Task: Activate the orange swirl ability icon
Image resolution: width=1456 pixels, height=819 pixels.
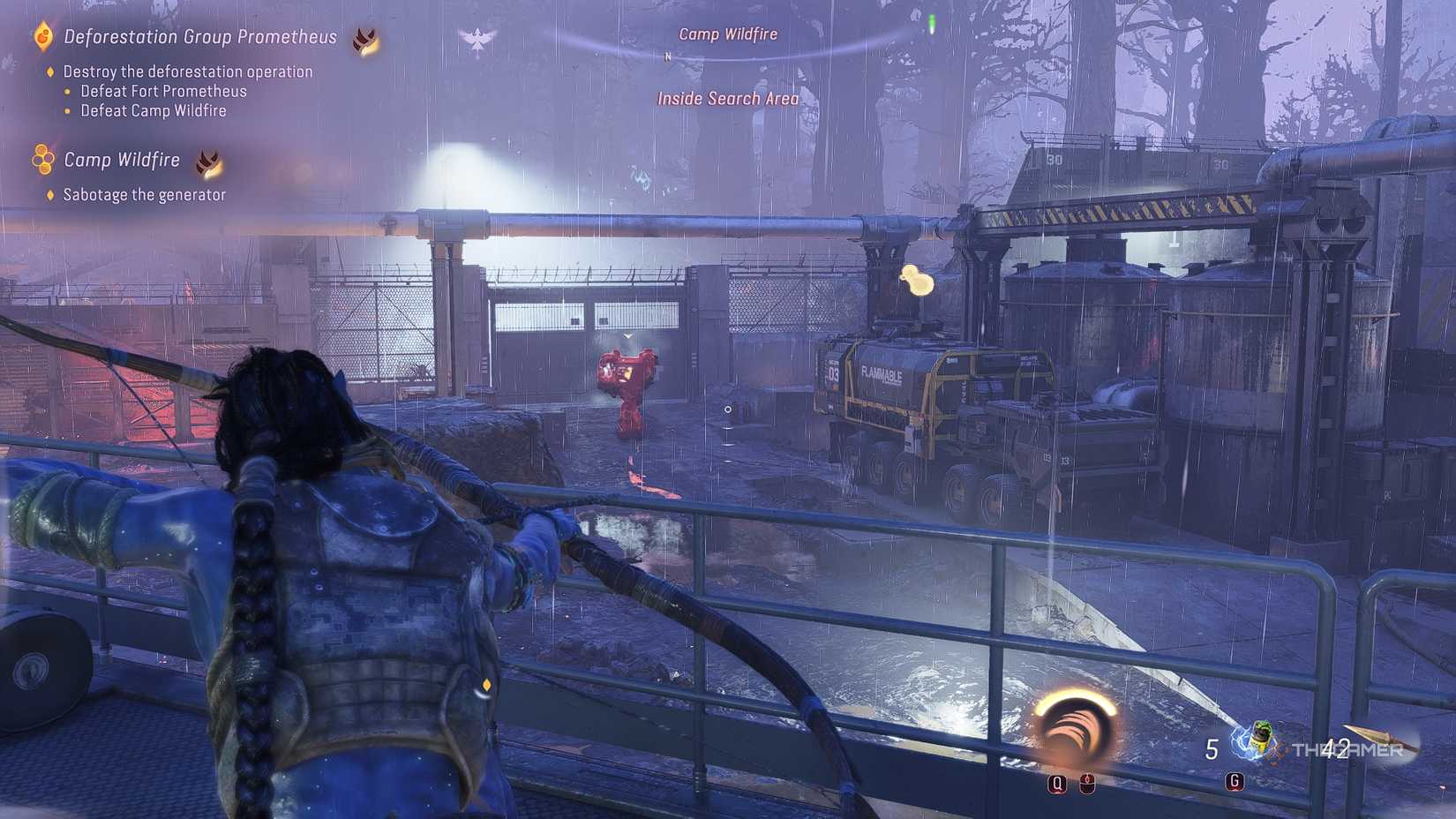Action: [1074, 728]
